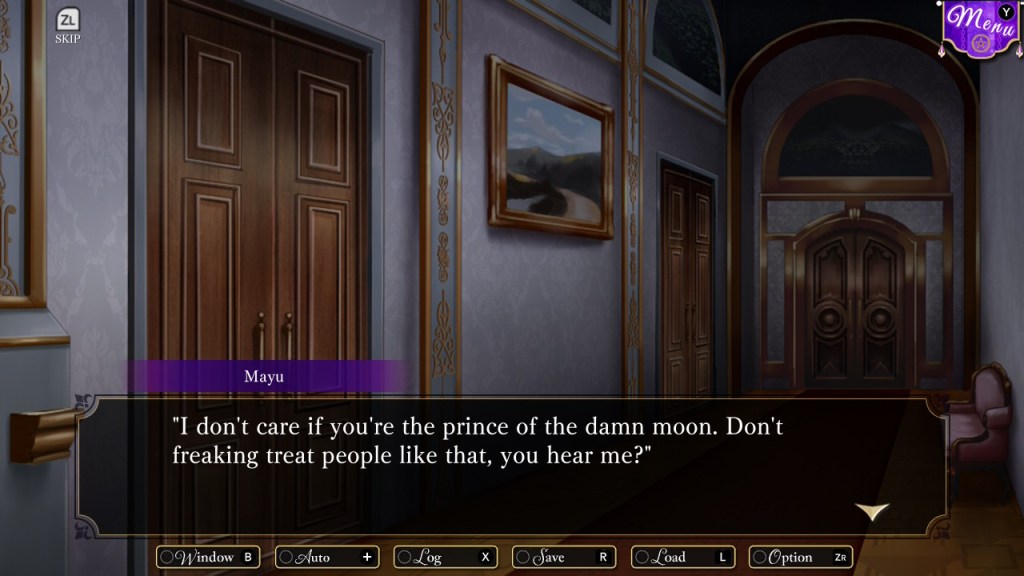
Task: Open the Save screen
Action: (564, 557)
